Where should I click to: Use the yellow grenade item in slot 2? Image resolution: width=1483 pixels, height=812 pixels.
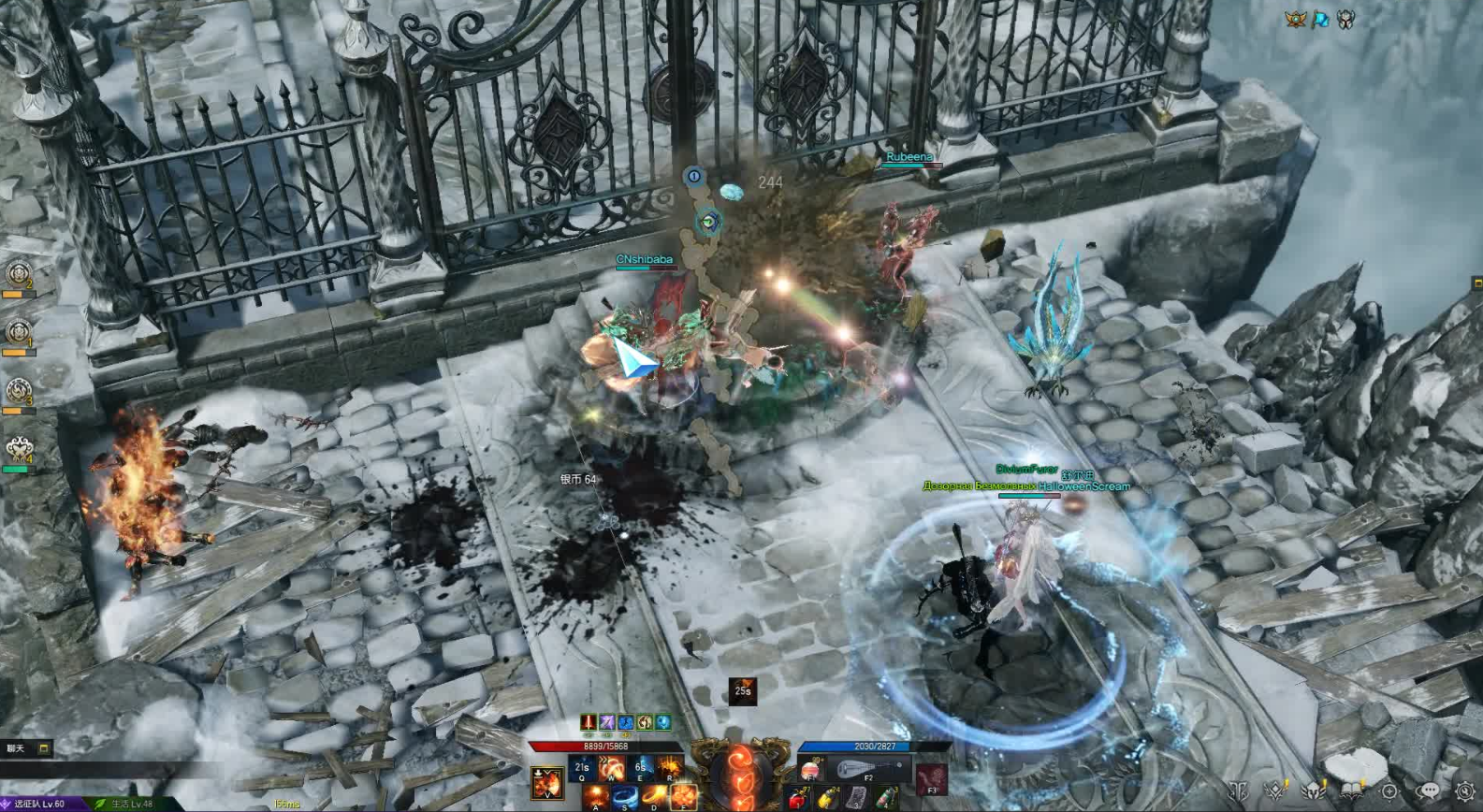[827, 800]
